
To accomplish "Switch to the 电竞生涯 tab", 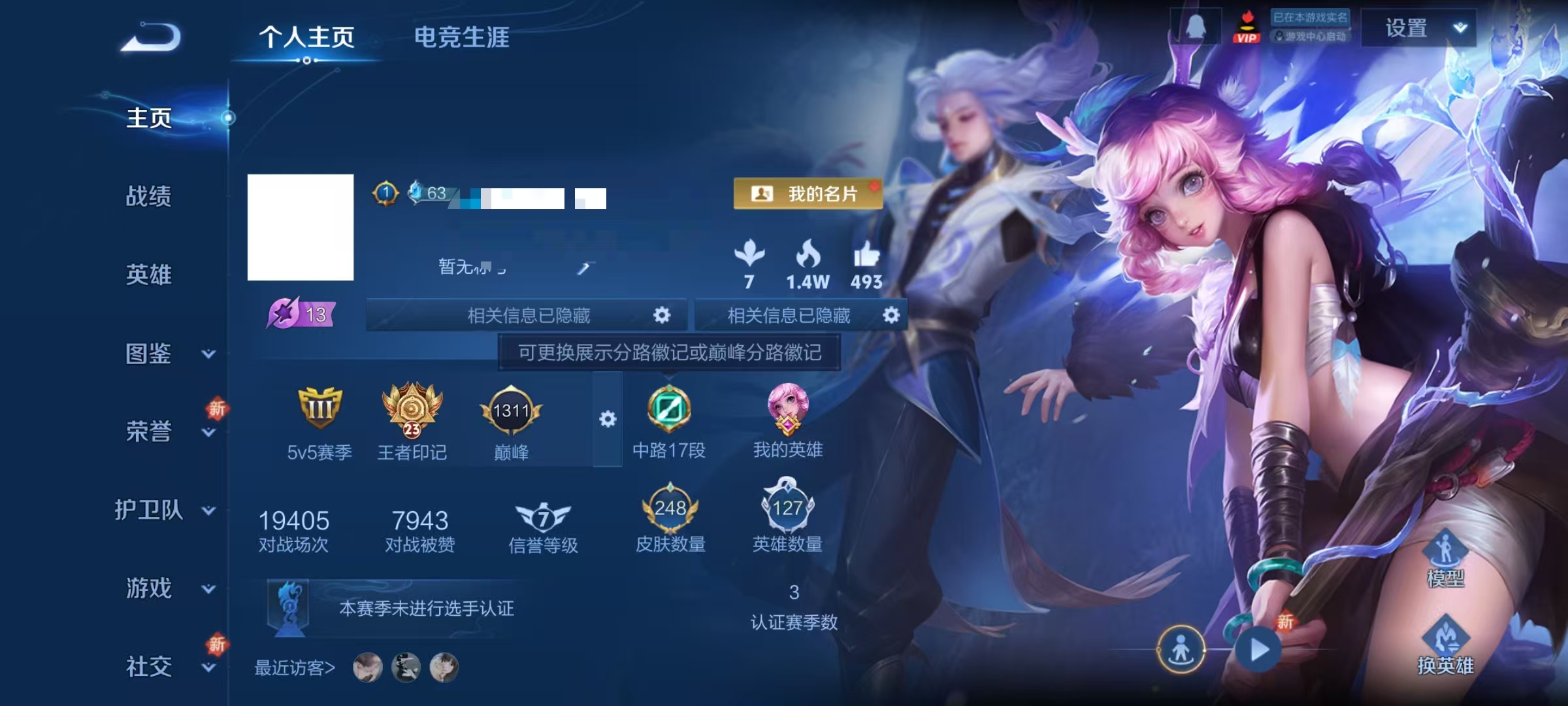I will point(462,38).
